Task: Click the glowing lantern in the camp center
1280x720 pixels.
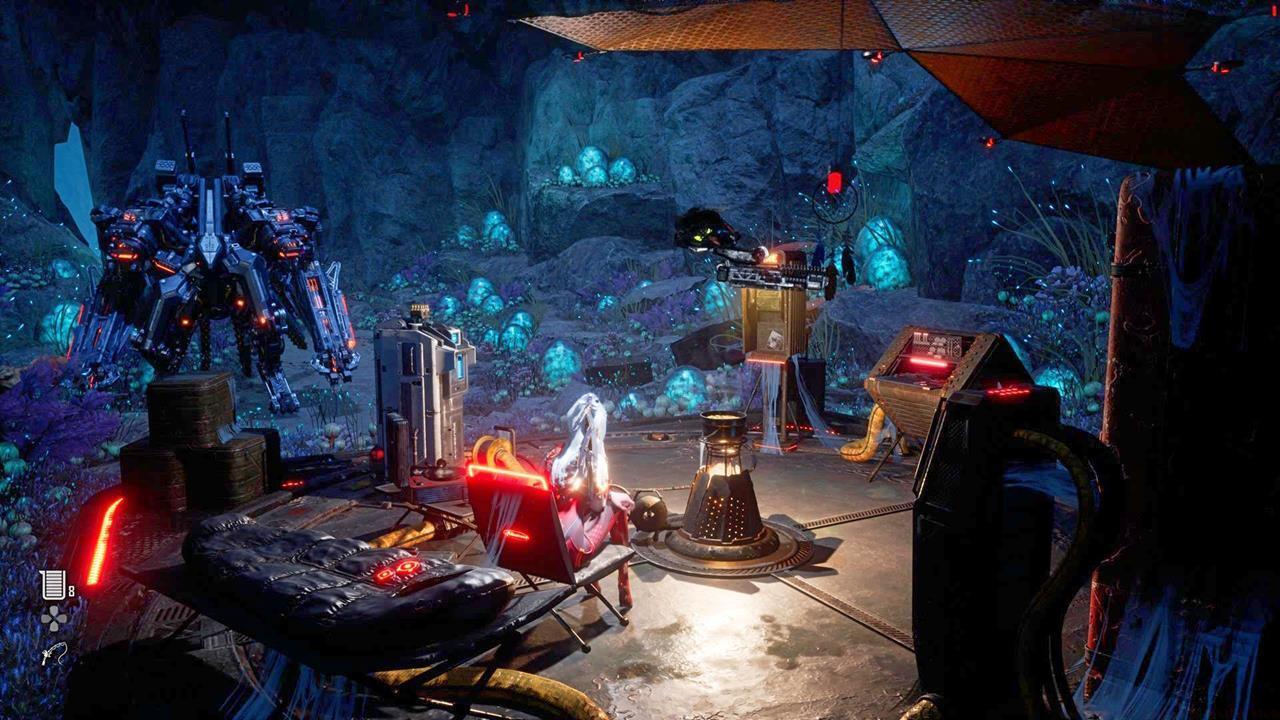Action: click(x=725, y=490)
